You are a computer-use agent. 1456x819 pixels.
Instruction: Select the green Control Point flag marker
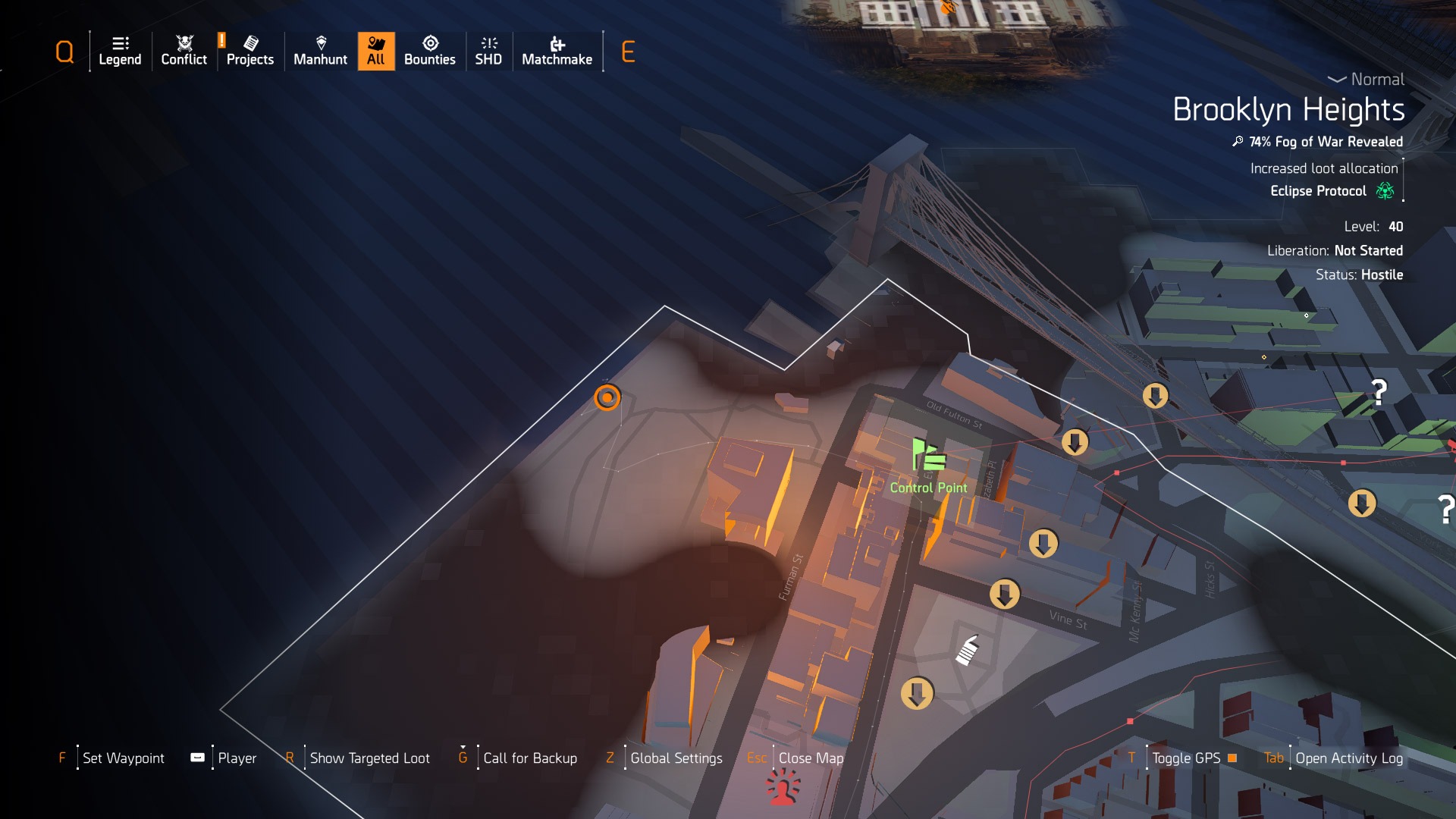tap(928, 456)
